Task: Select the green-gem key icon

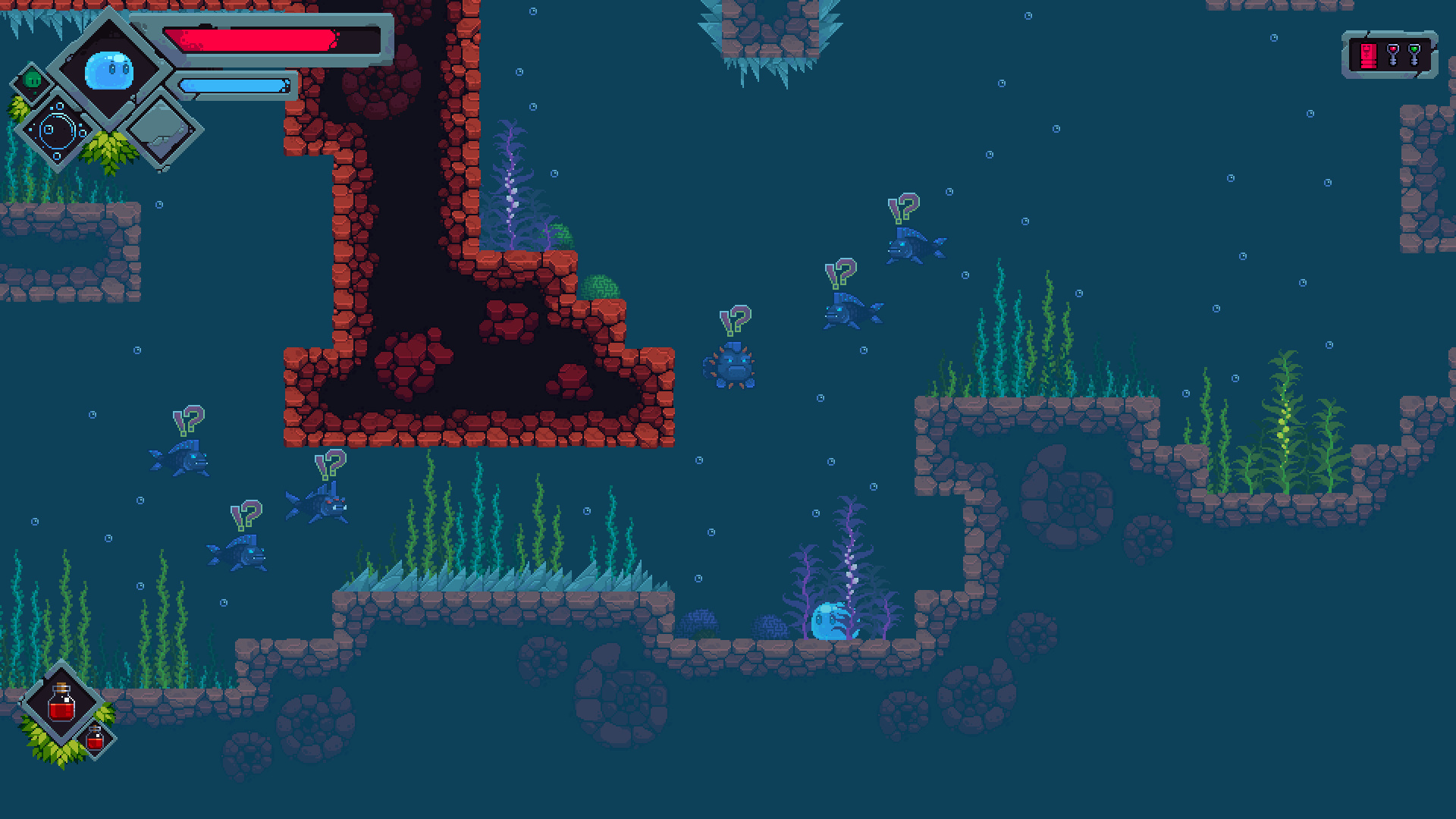Action: pyautogui.click(x=1414, y=55)
